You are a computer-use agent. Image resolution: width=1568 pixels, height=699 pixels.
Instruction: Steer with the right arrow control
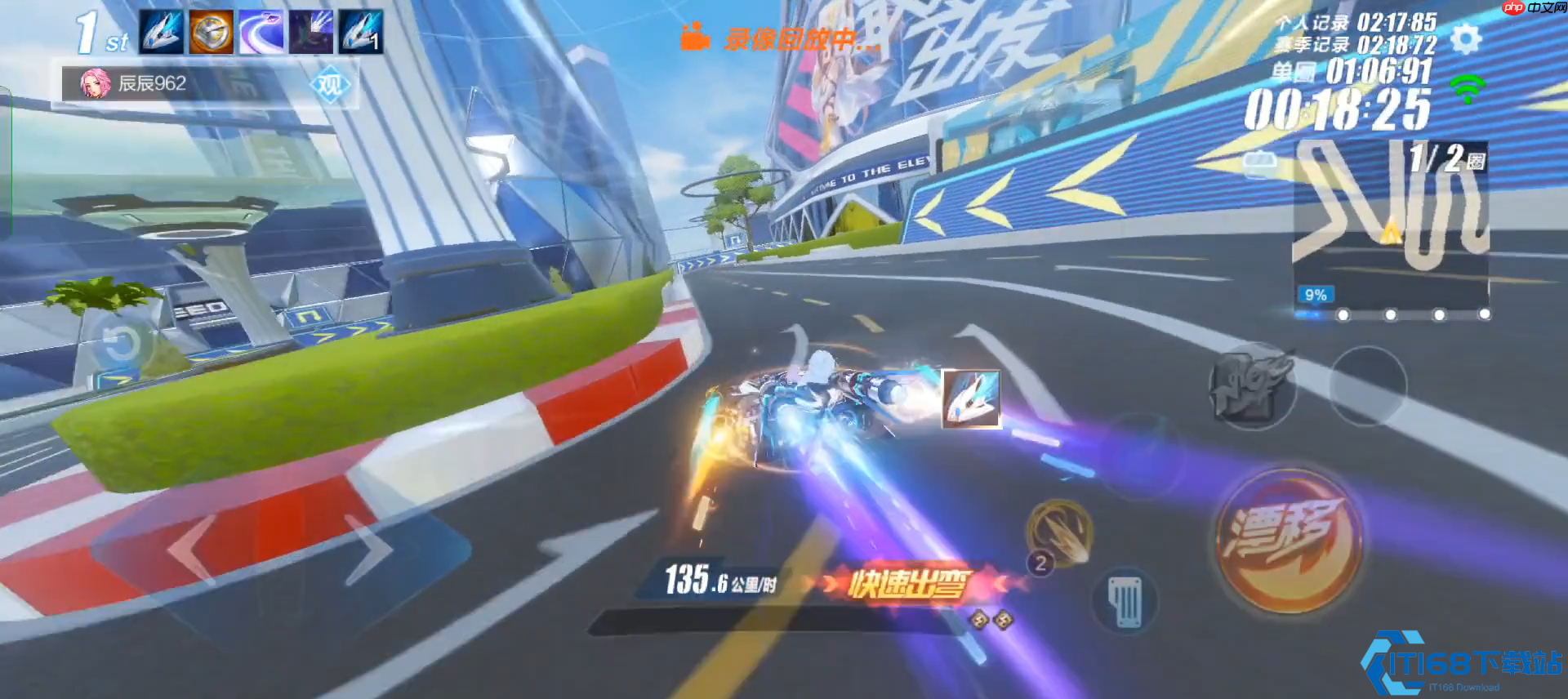[x=372, y=549]
